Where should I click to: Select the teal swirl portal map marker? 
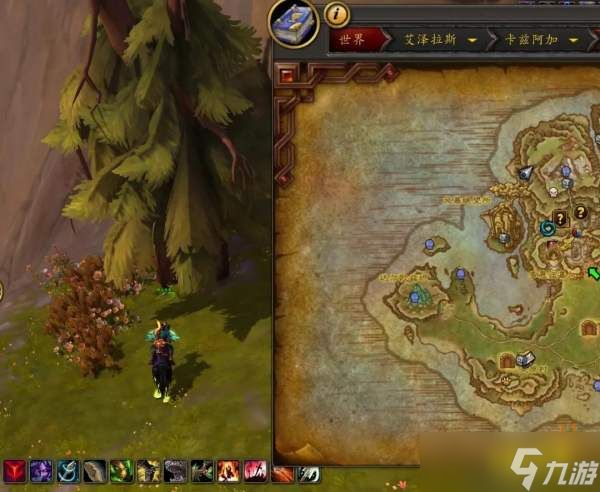point(548,228)
